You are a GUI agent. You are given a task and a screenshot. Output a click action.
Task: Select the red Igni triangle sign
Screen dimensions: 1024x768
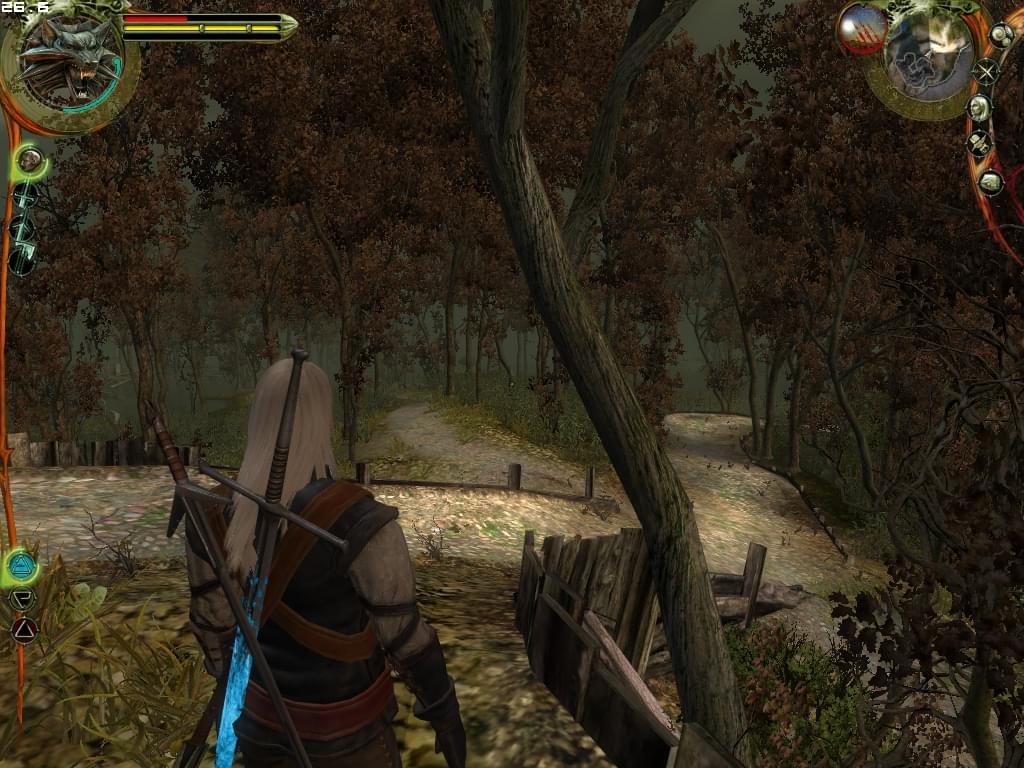click(x=23, y=630)
